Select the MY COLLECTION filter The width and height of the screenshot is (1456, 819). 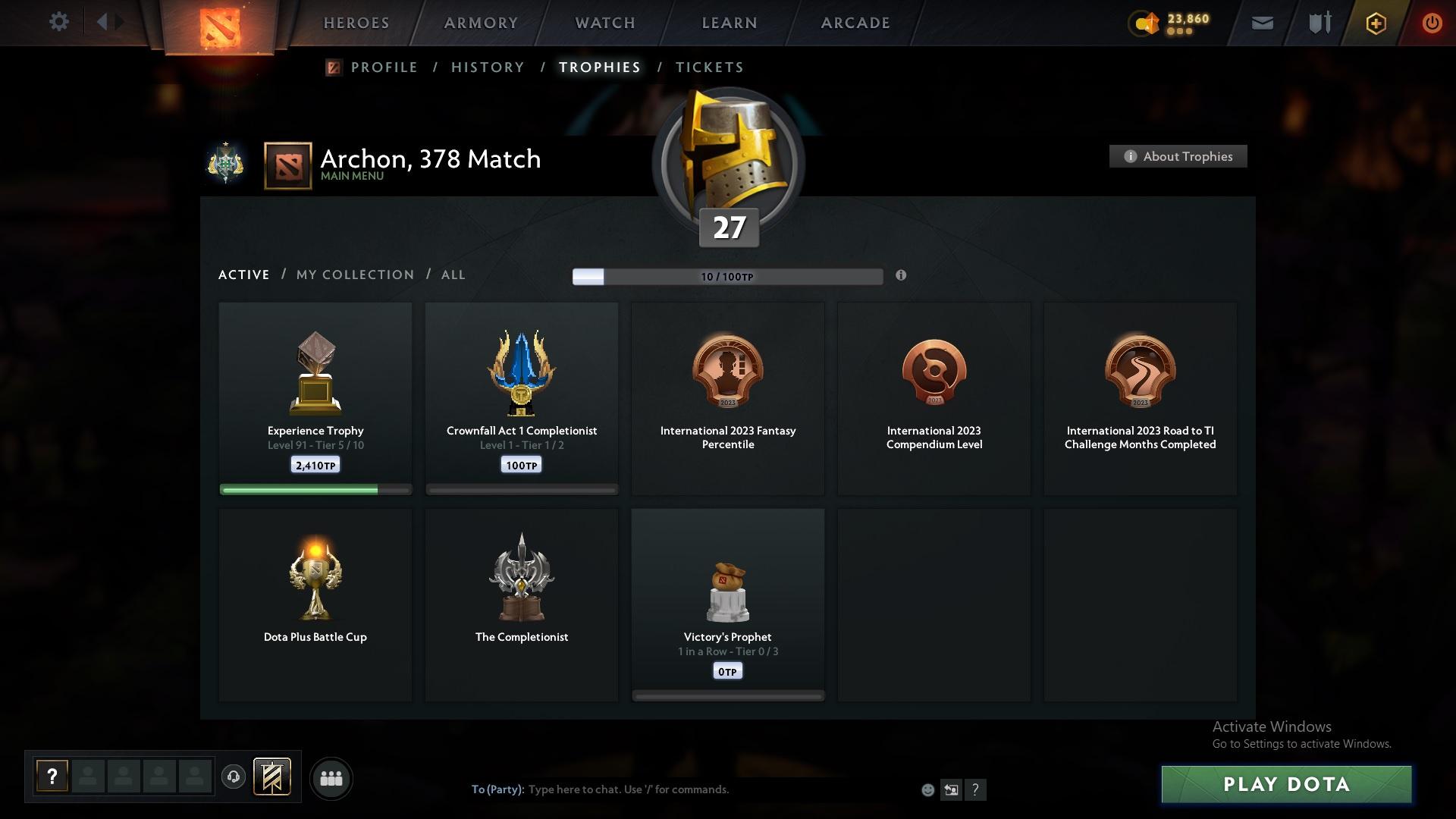click(354, 275)
